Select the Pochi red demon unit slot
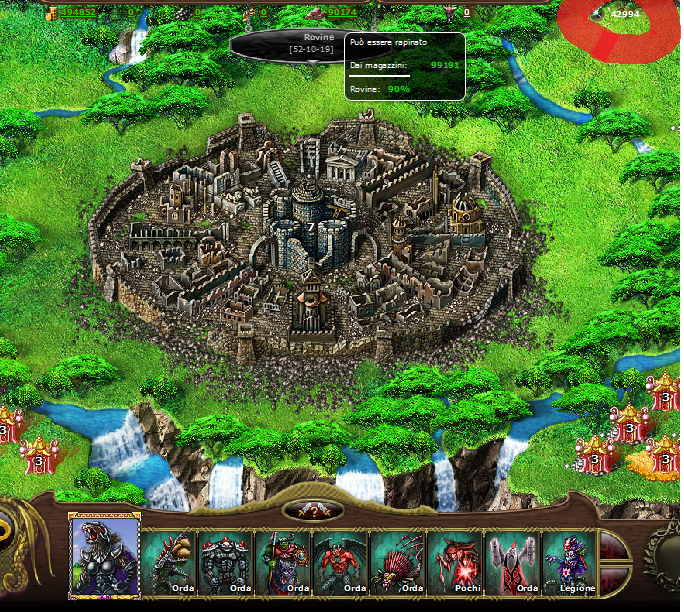The image size is (684, 612). coord(456,564)
